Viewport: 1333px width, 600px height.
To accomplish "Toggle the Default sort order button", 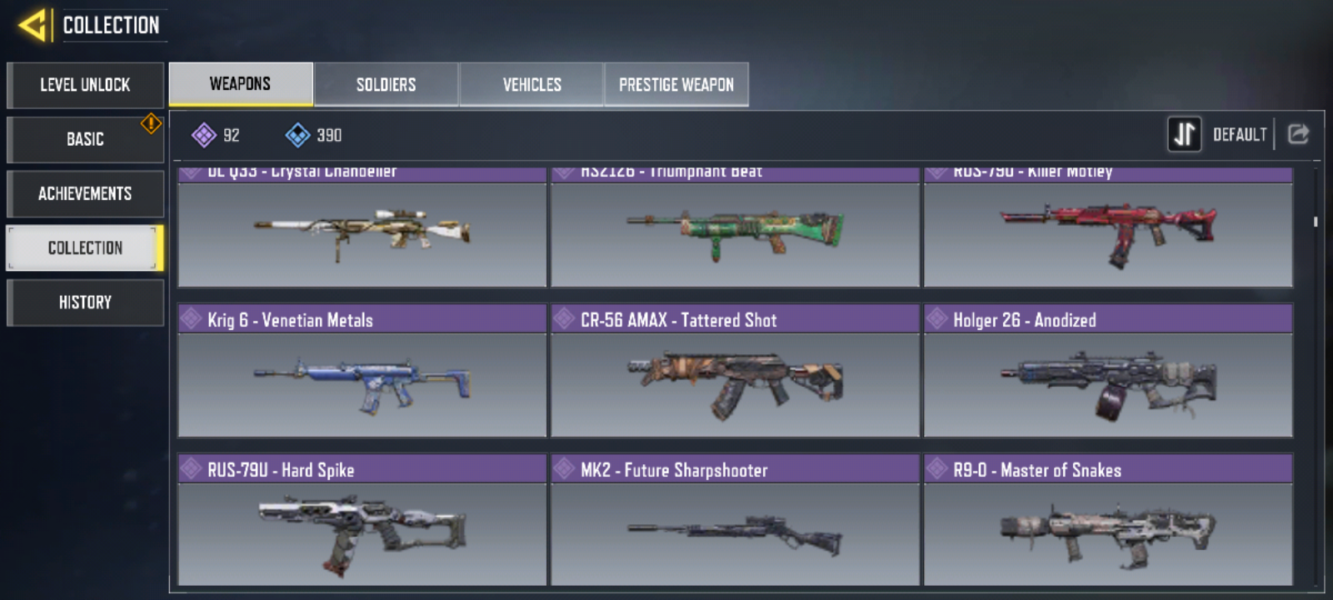I will (1185, 135).
